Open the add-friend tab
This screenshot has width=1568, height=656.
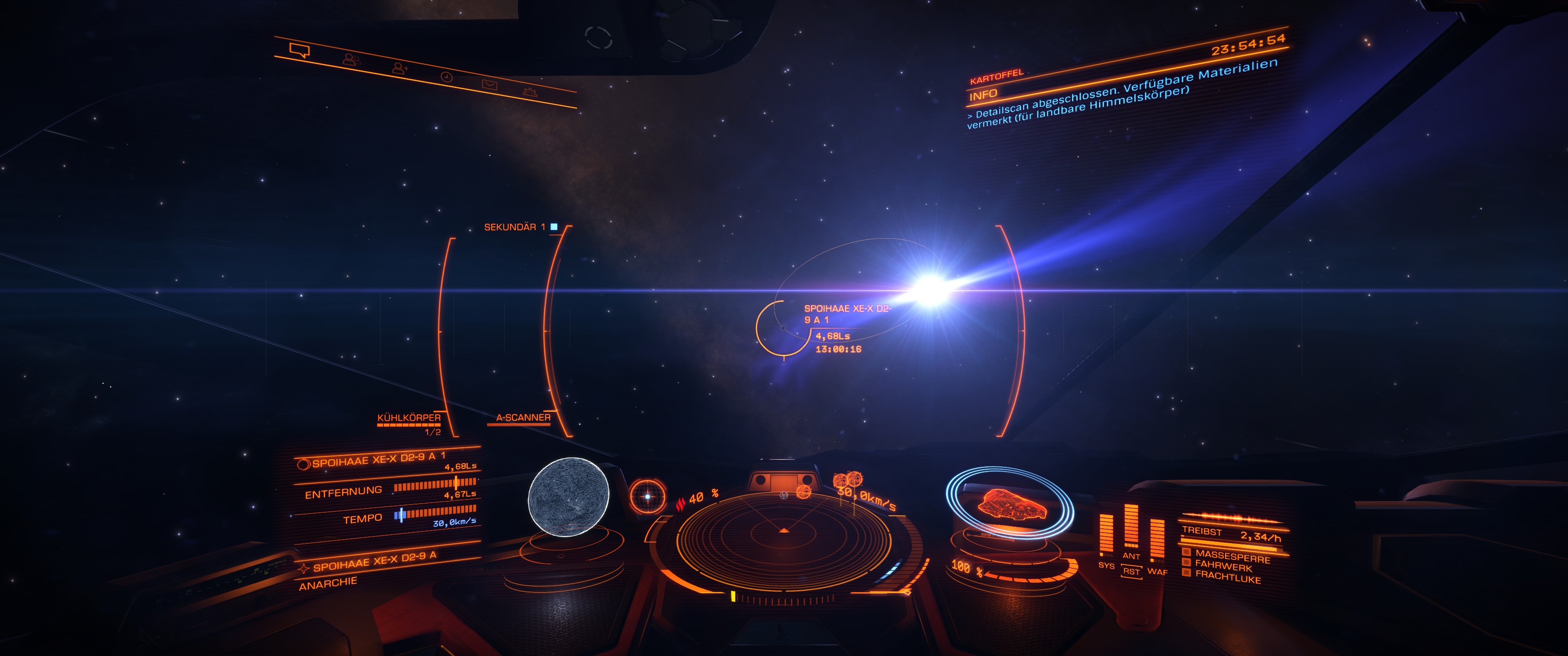point(399,68)
